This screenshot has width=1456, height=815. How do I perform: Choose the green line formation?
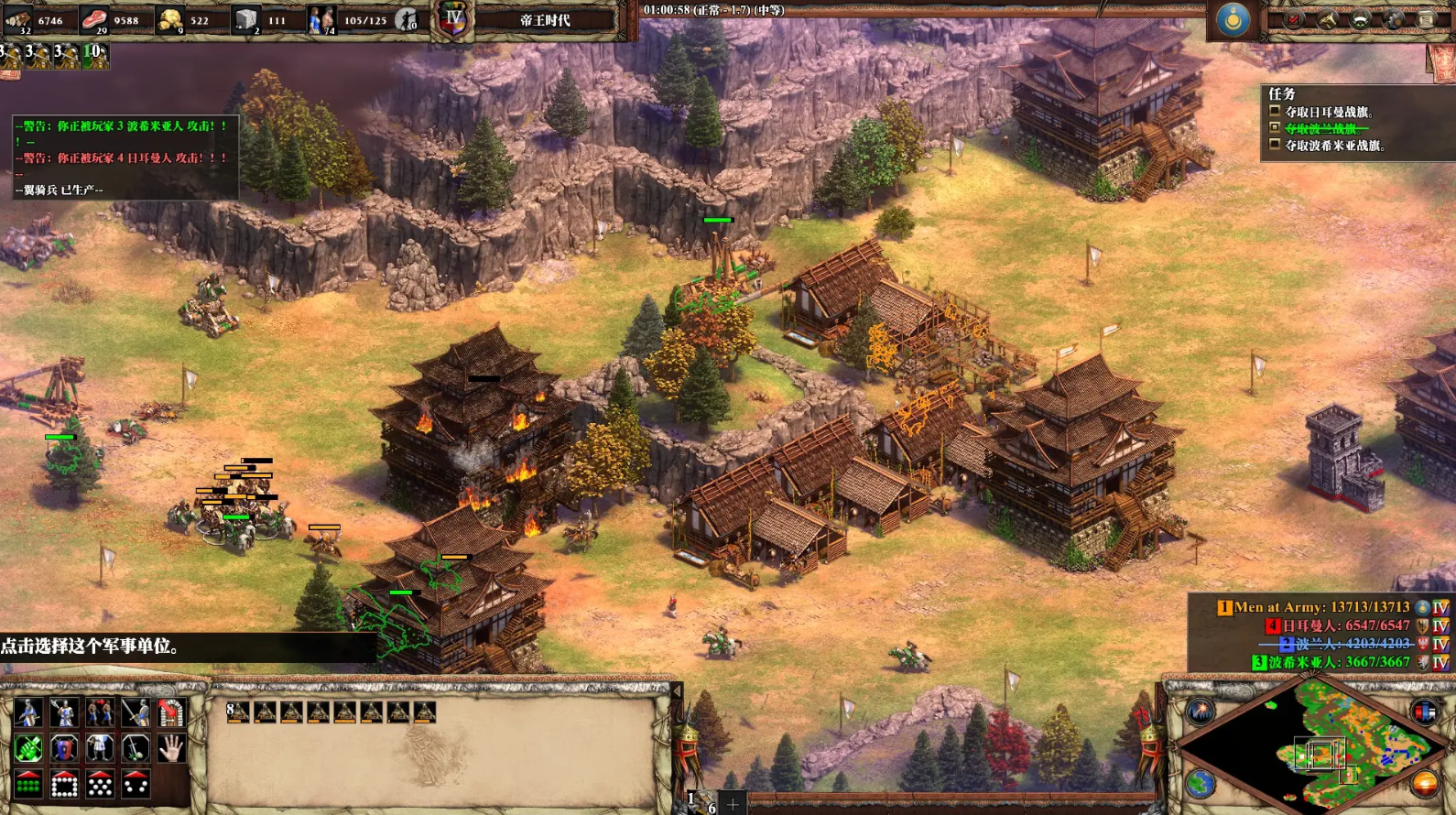coord(28,784)
